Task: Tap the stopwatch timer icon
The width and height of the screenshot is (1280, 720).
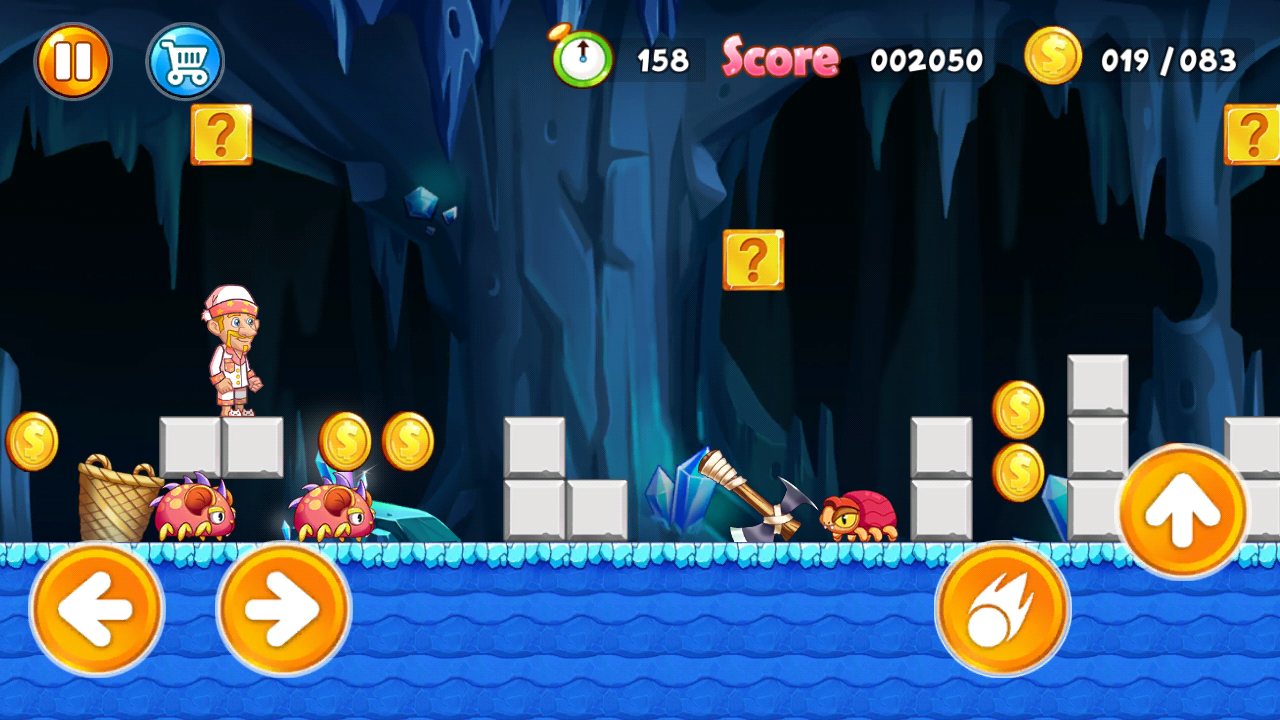Action: [x=583, y=58]
